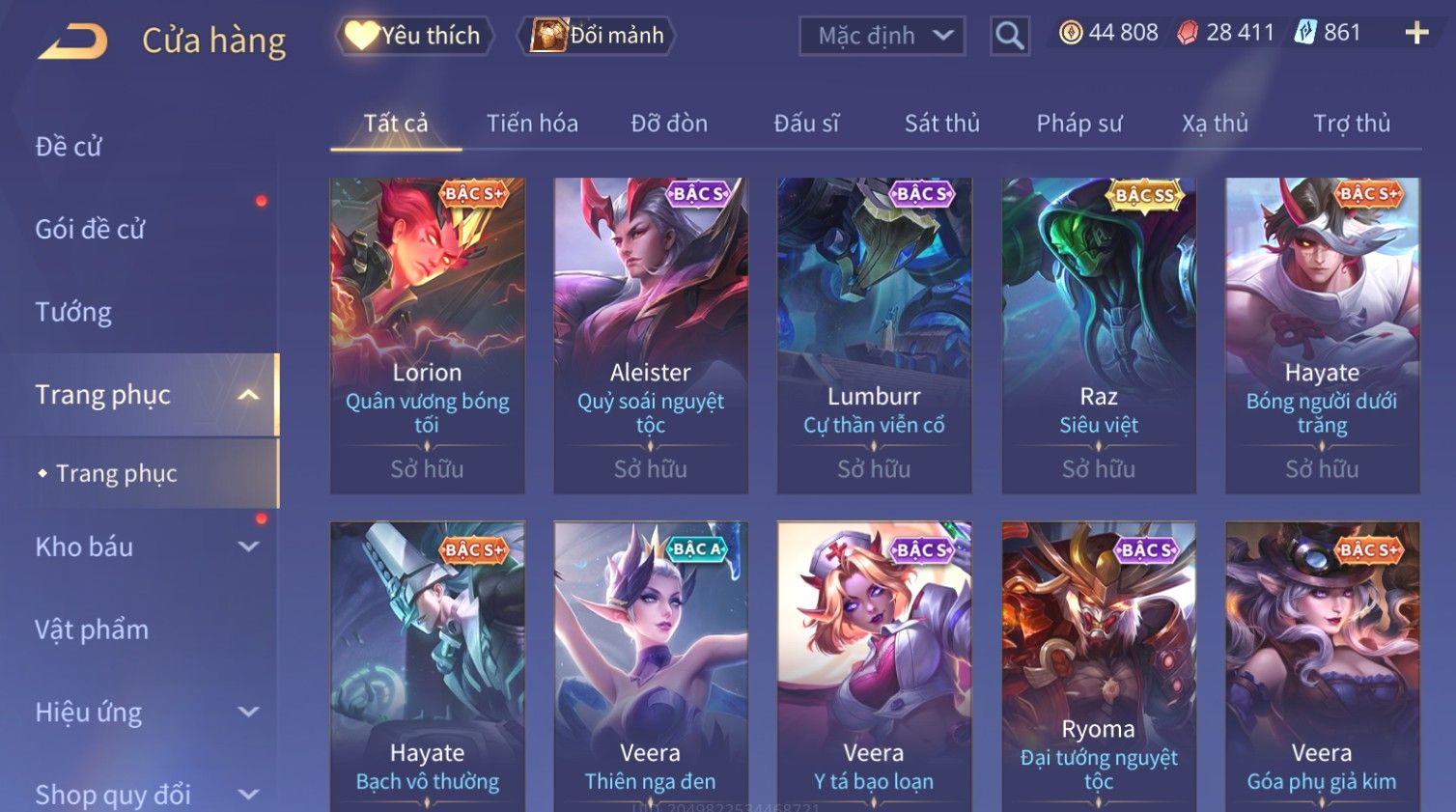
Task: Open the Yêu thích favorites filter
Action: click(415, 36)
